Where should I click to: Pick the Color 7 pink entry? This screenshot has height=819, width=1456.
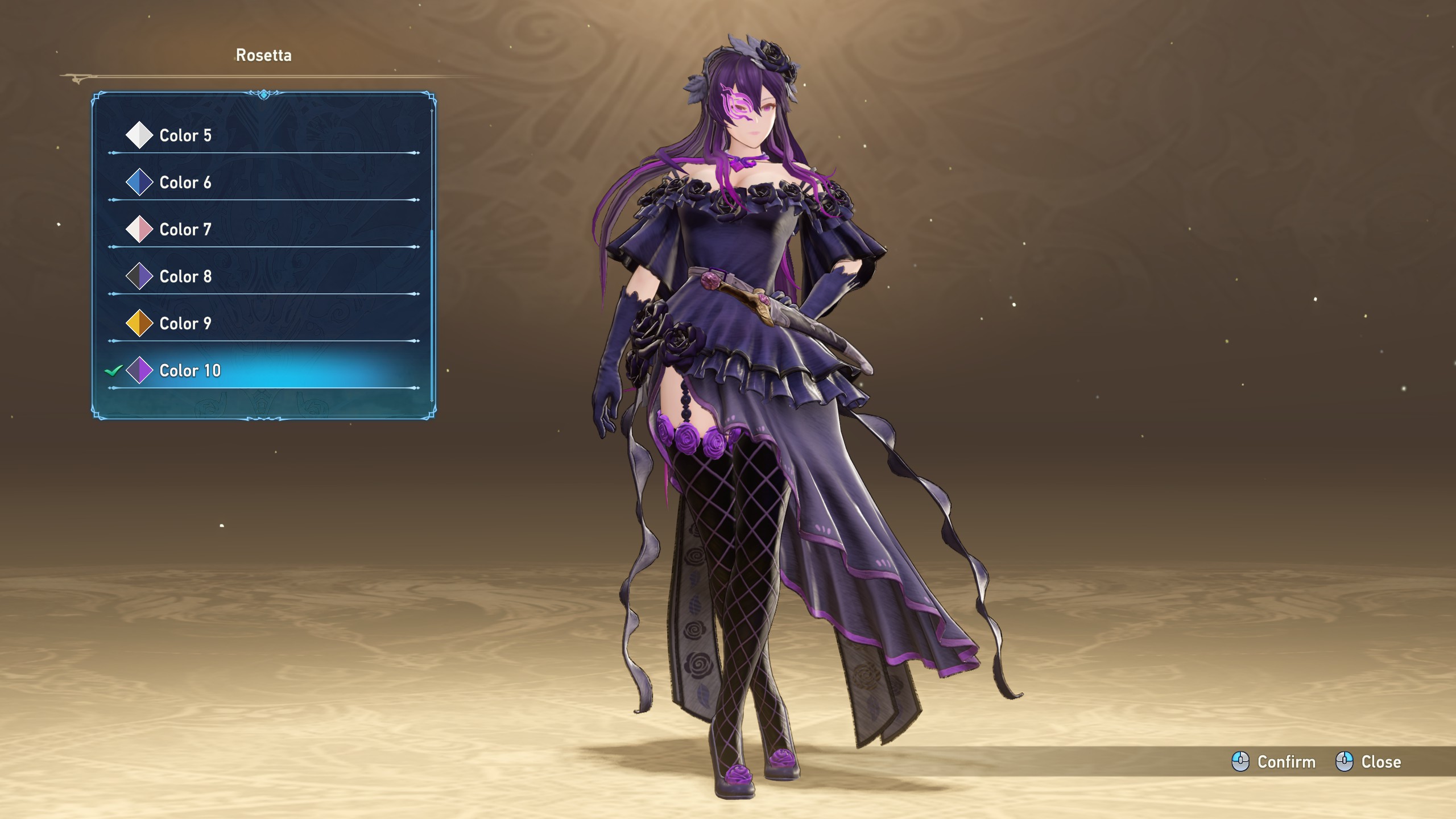click(185, 230)
